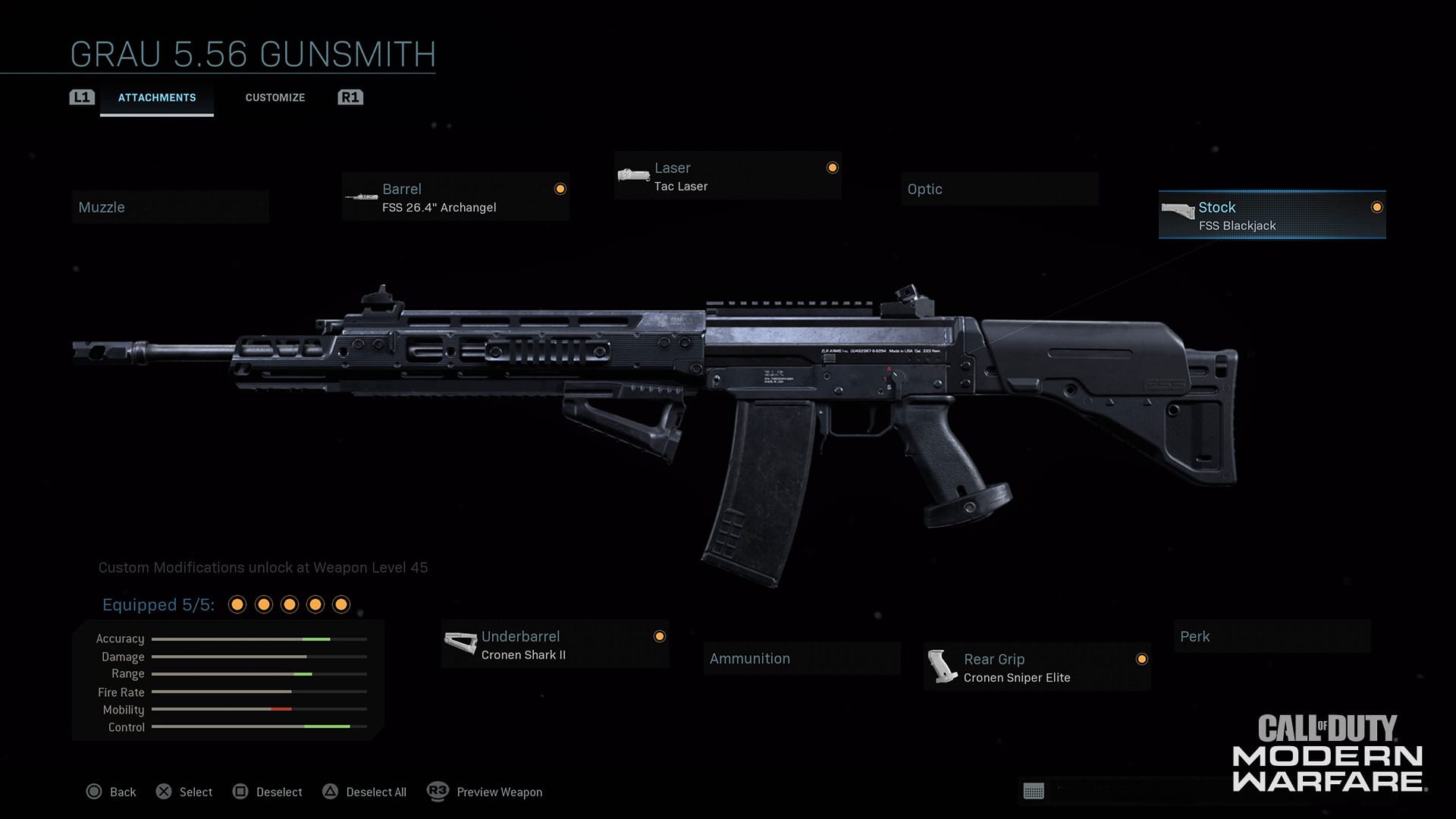The image size is (1456, 819).
Task: Select the Cronen Sniper Elite rear grip icon
Action: tap(943, 667)
